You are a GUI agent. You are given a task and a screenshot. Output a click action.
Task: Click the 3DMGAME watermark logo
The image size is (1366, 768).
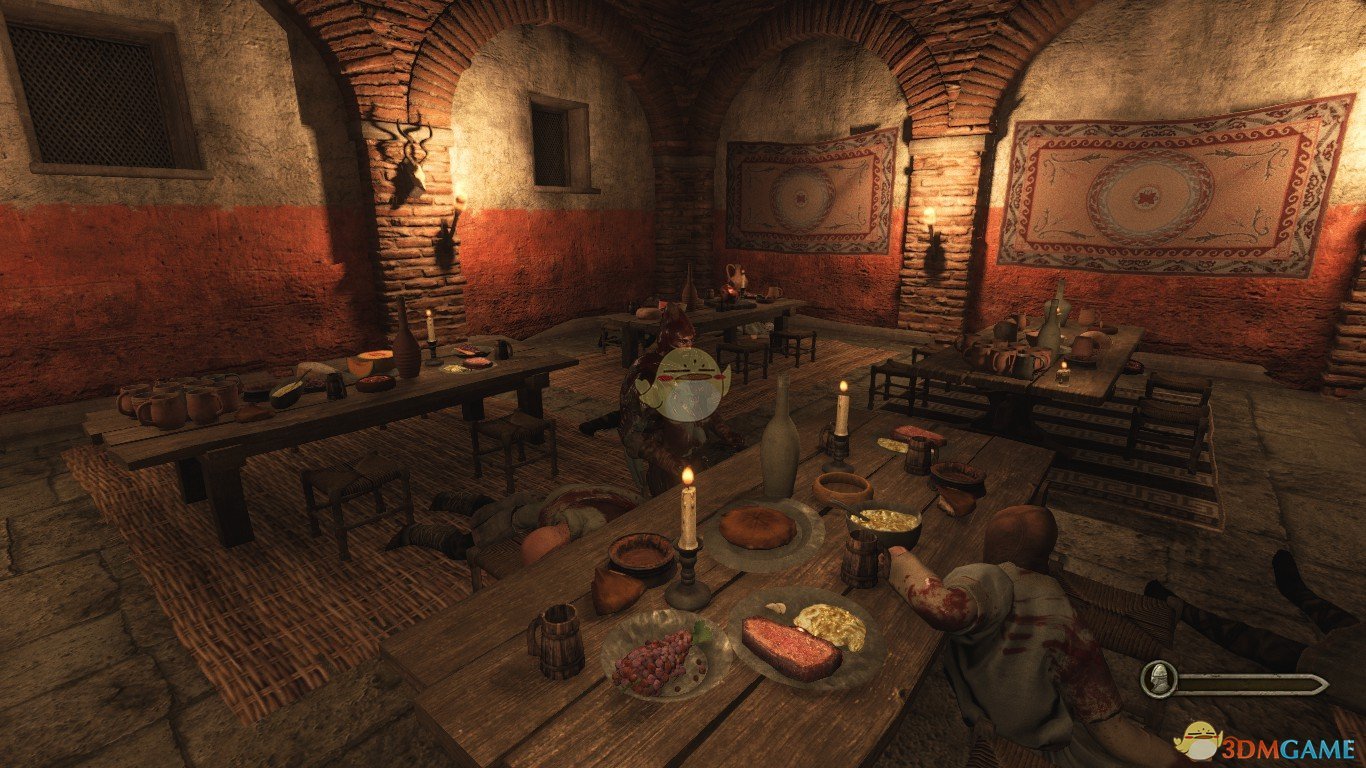click(x=1265, y=744)
